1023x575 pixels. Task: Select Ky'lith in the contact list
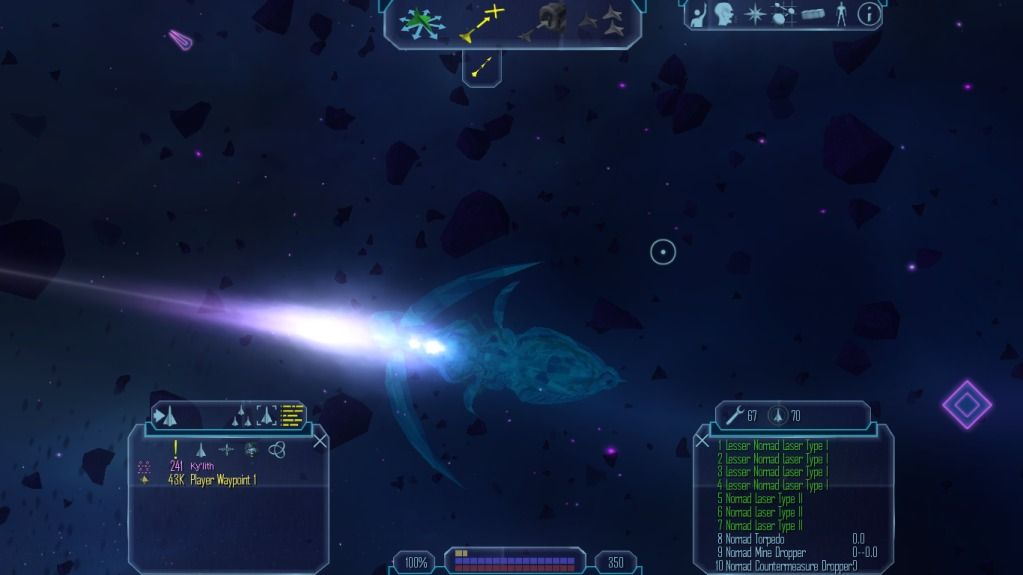pyautogui.click(x=204, y=466)
